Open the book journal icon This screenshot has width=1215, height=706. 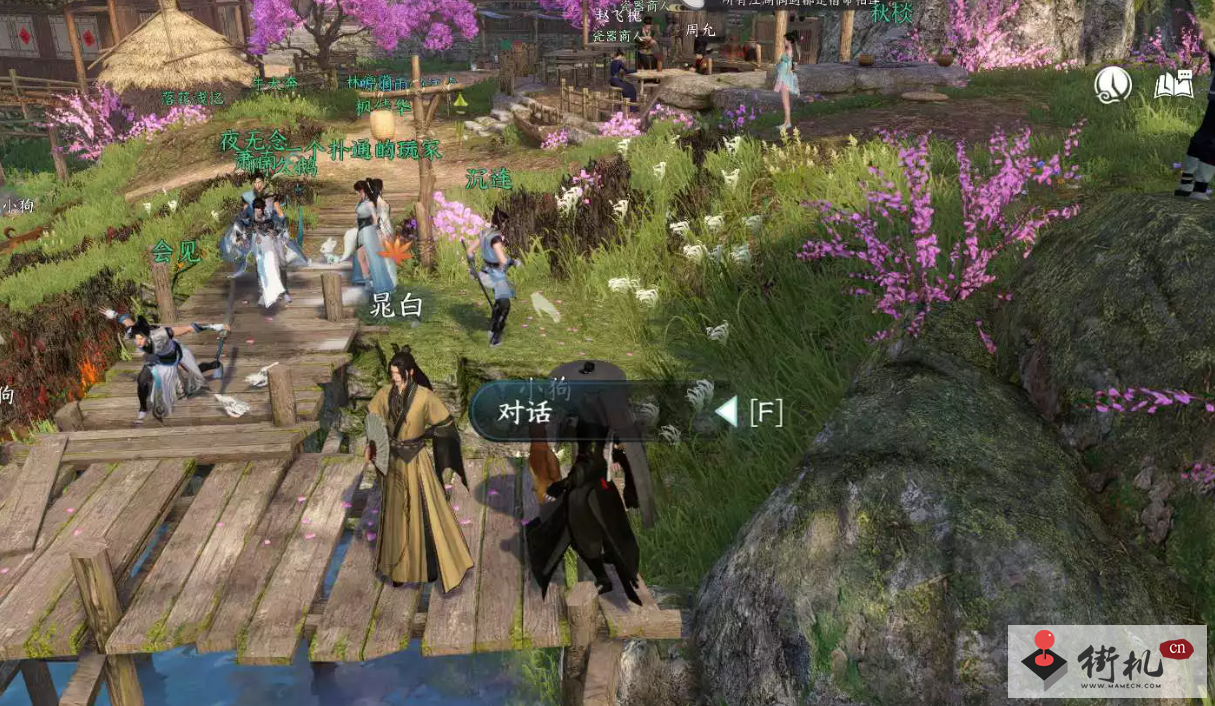1174,85
